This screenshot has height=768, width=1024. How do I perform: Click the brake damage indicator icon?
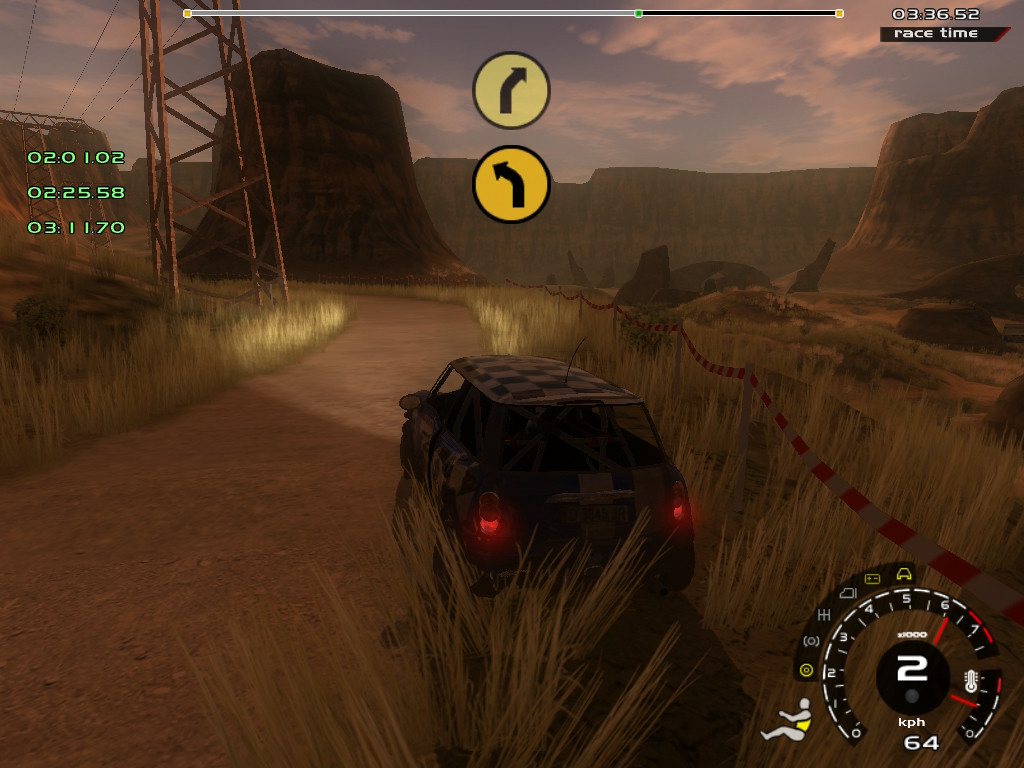point(811,640)
